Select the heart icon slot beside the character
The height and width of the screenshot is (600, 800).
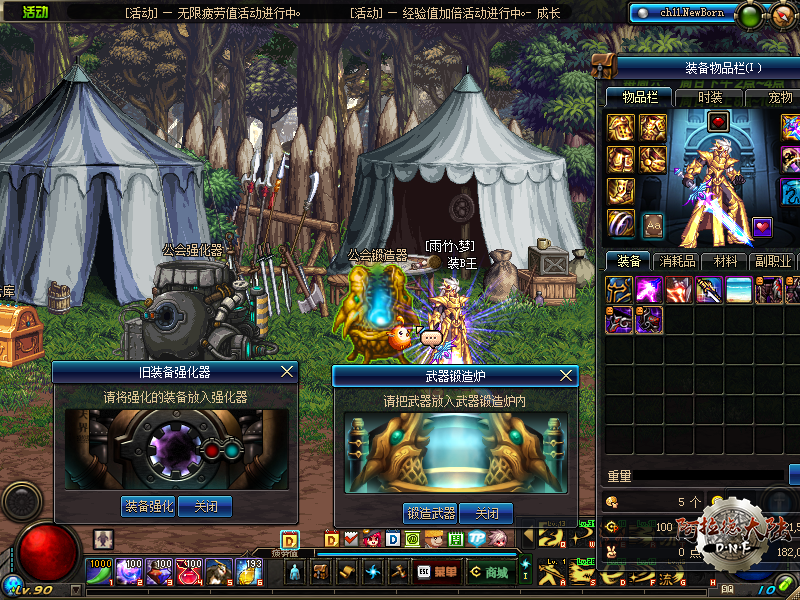point(762,226)
